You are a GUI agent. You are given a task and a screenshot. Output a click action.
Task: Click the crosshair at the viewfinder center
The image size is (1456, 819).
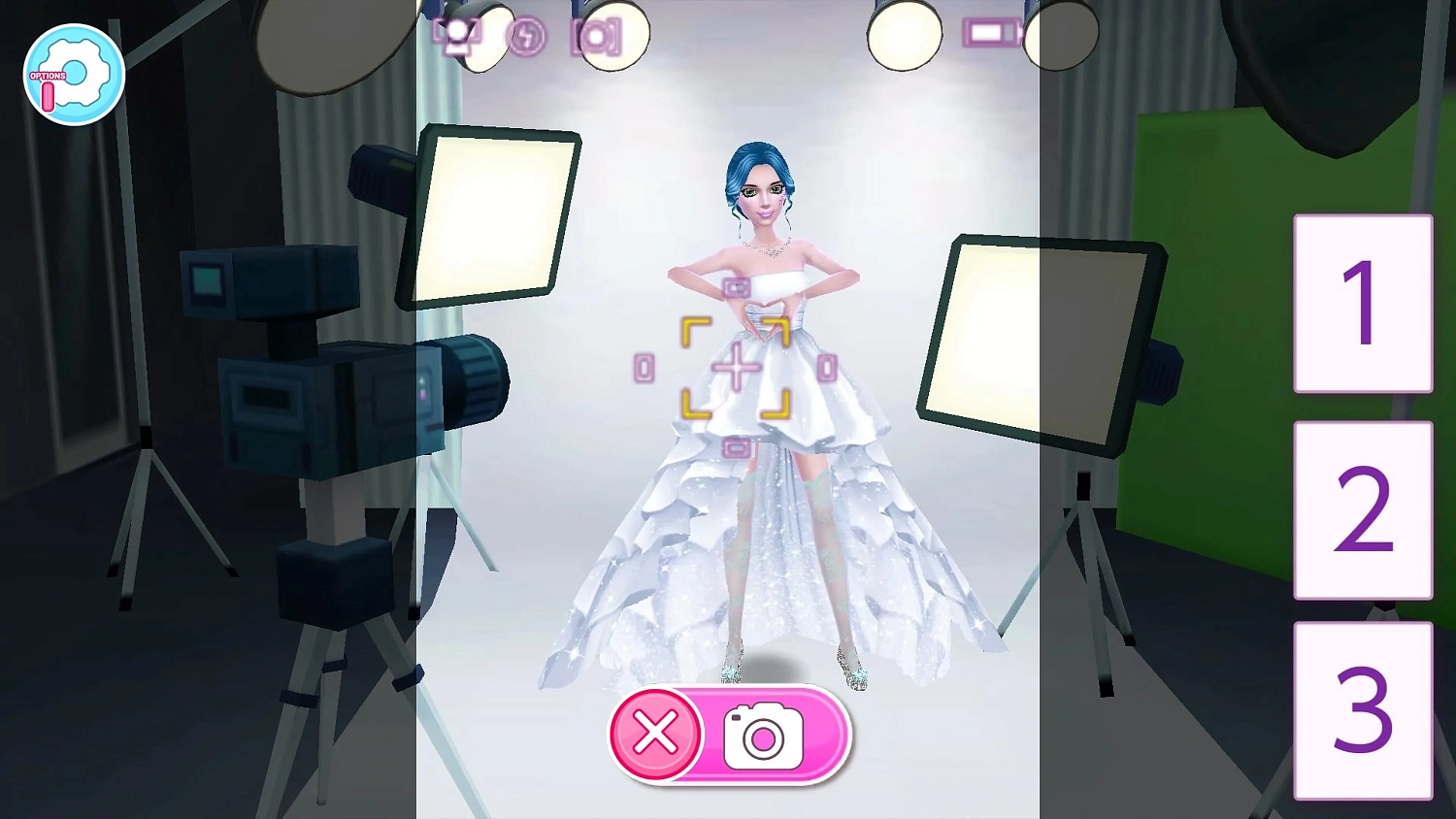735,367
